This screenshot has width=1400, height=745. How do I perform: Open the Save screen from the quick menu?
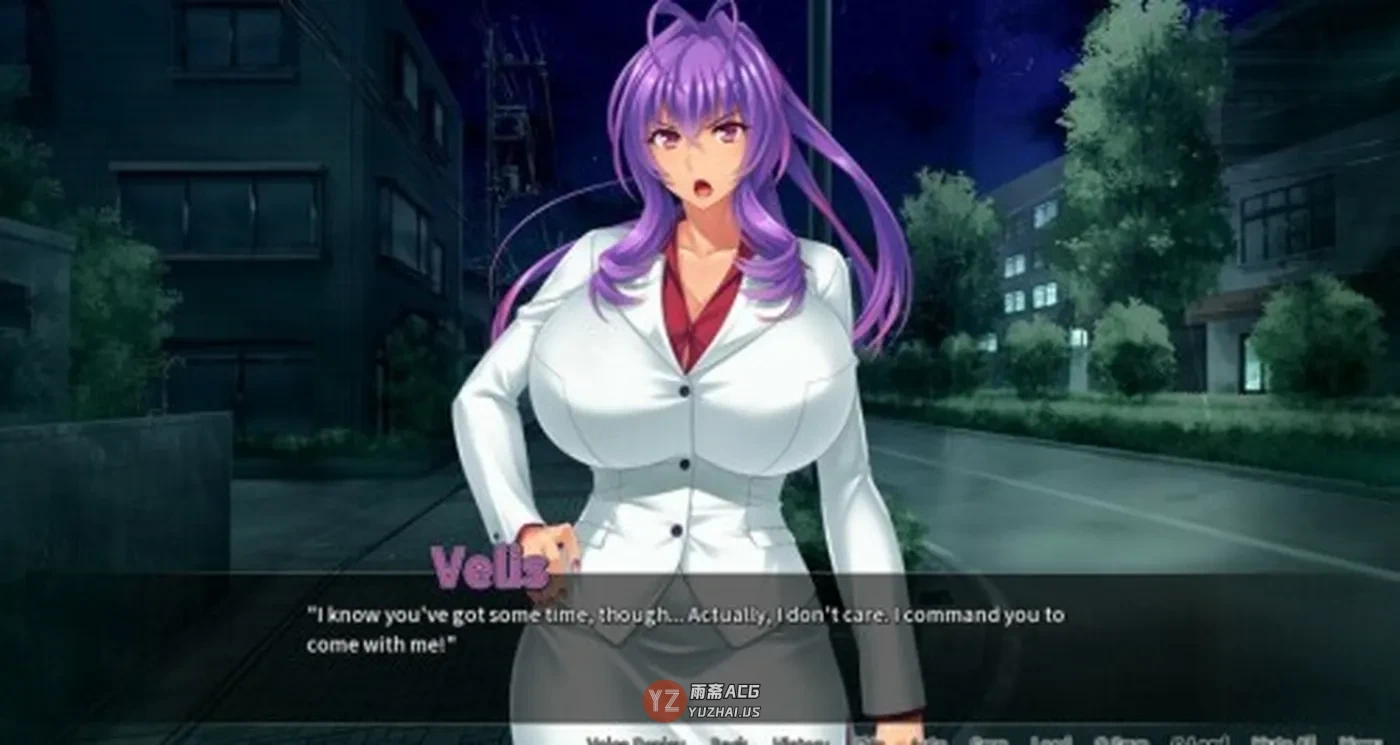point(987,741)
